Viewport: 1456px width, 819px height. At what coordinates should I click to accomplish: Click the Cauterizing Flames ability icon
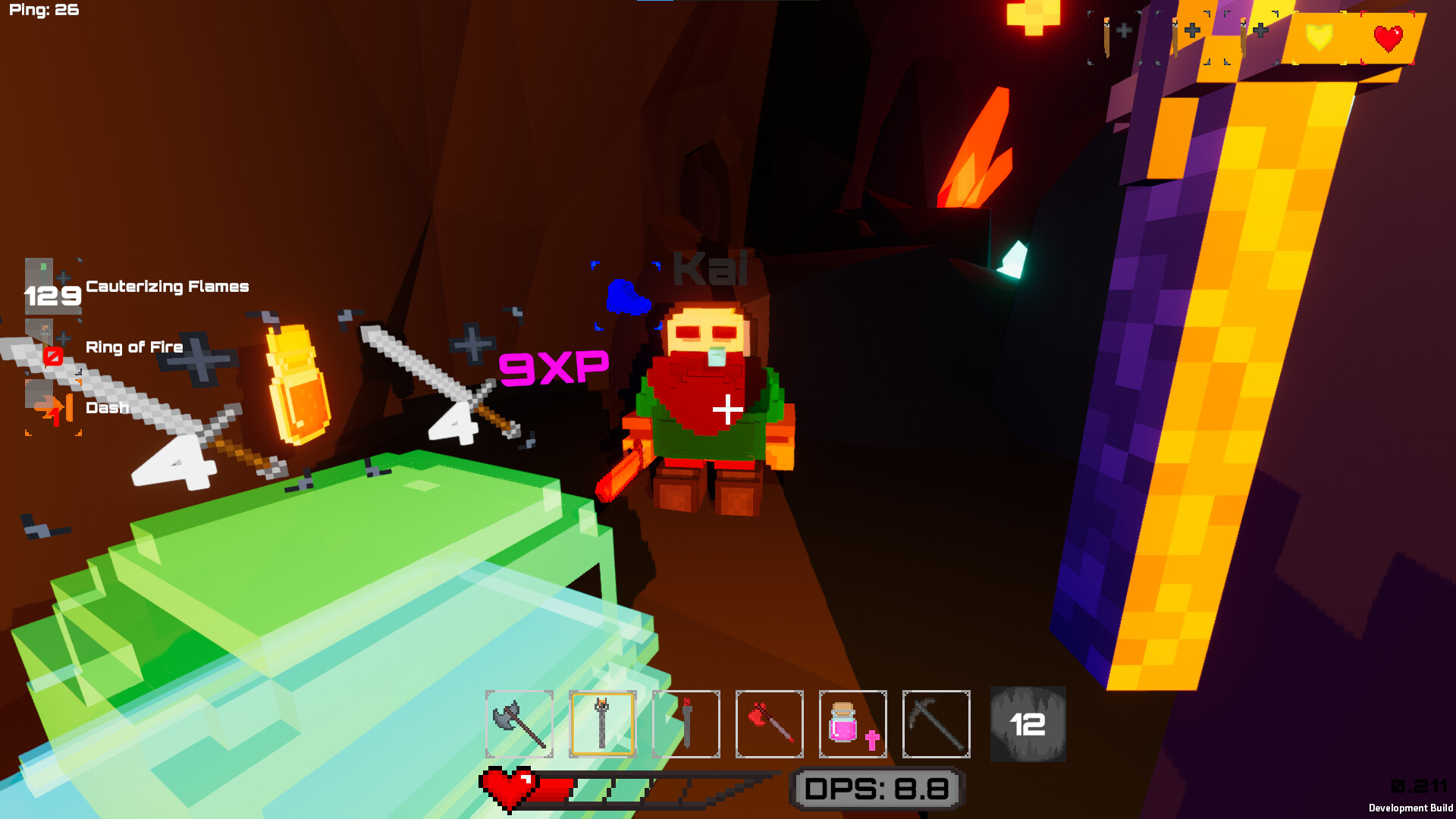click(53, 286)
